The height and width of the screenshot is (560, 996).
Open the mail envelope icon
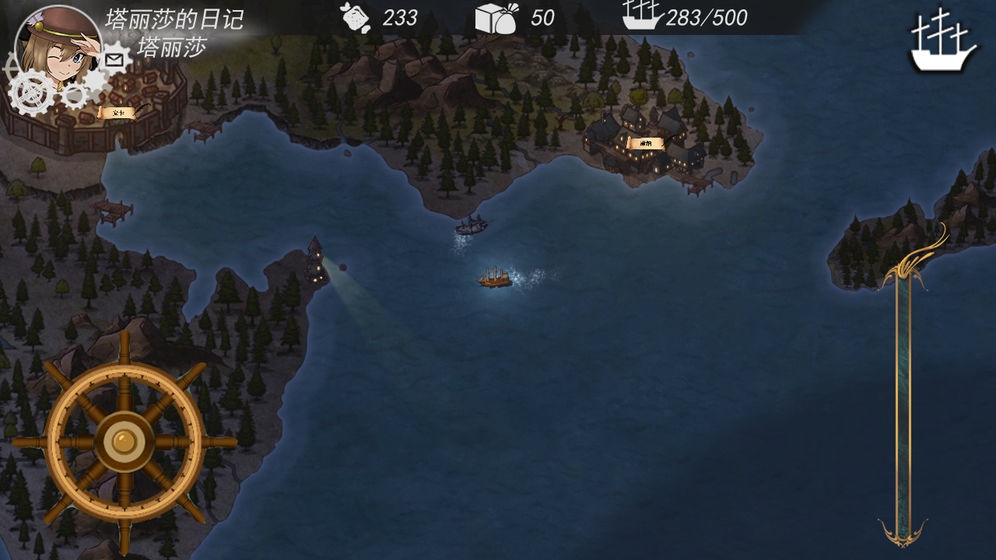coord(115,61)
